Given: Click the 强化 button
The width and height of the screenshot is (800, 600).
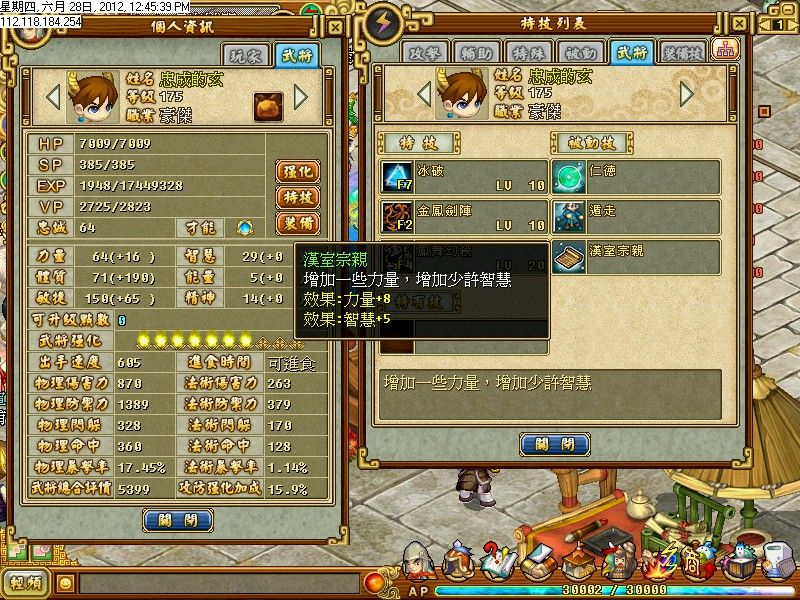Looking at the screenshot, I should [297, 171].
